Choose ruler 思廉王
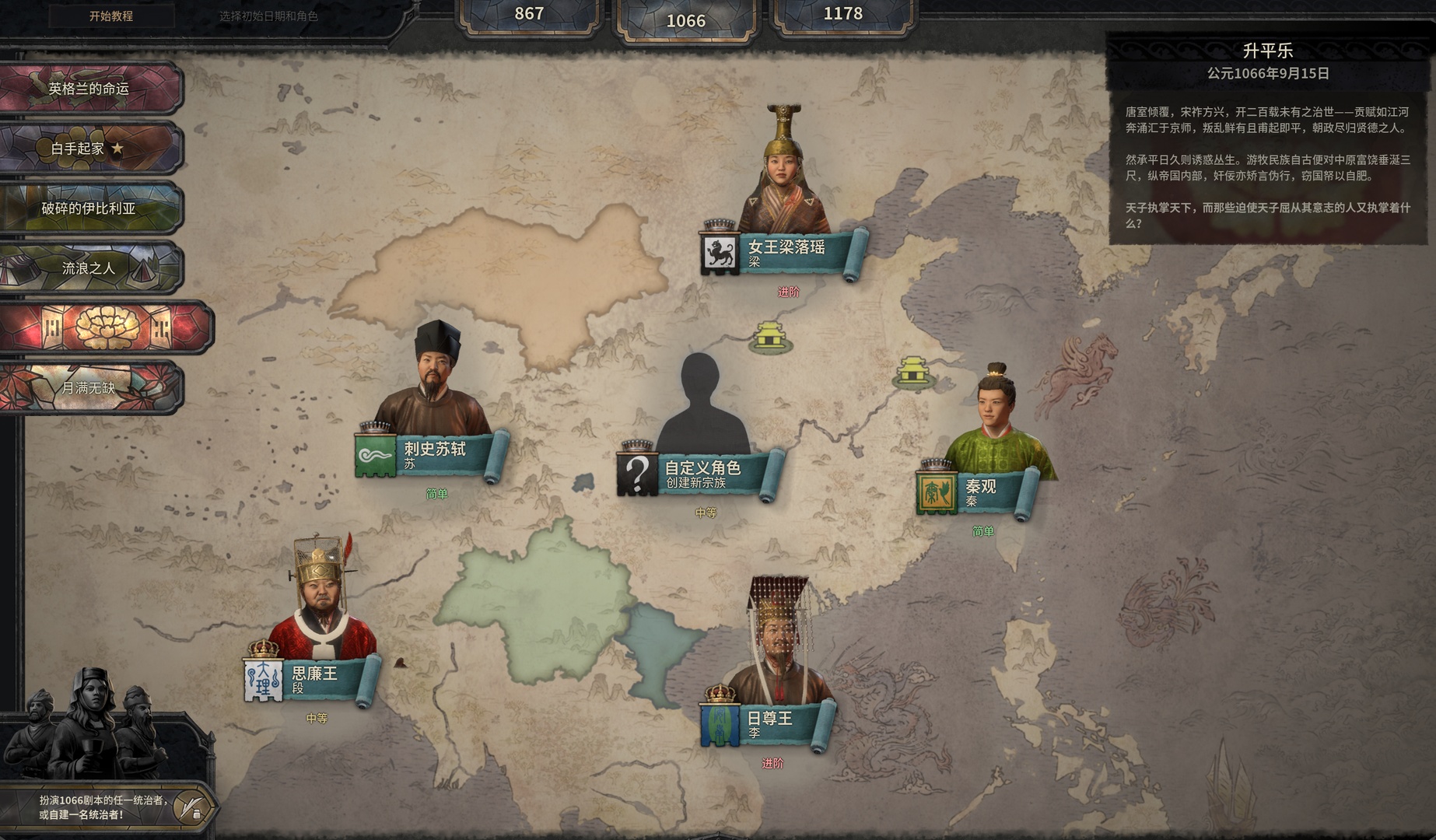Viewport: 1436px width, 840px height. point(314,677)
